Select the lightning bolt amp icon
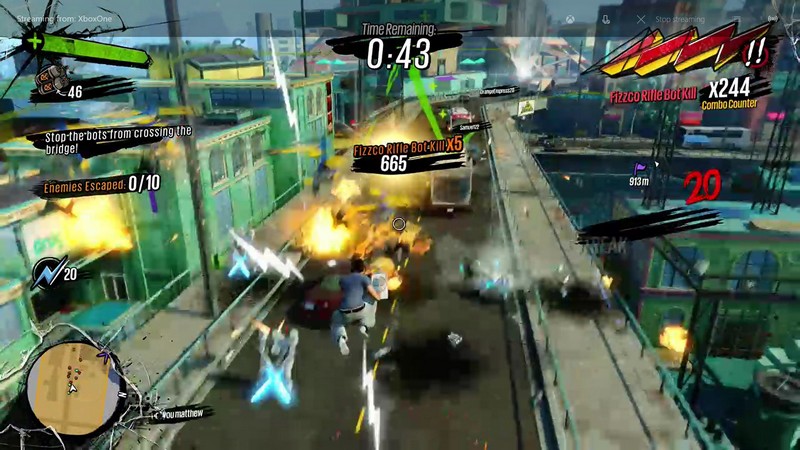This screenshot has height=450, width=800. [46, 271]
